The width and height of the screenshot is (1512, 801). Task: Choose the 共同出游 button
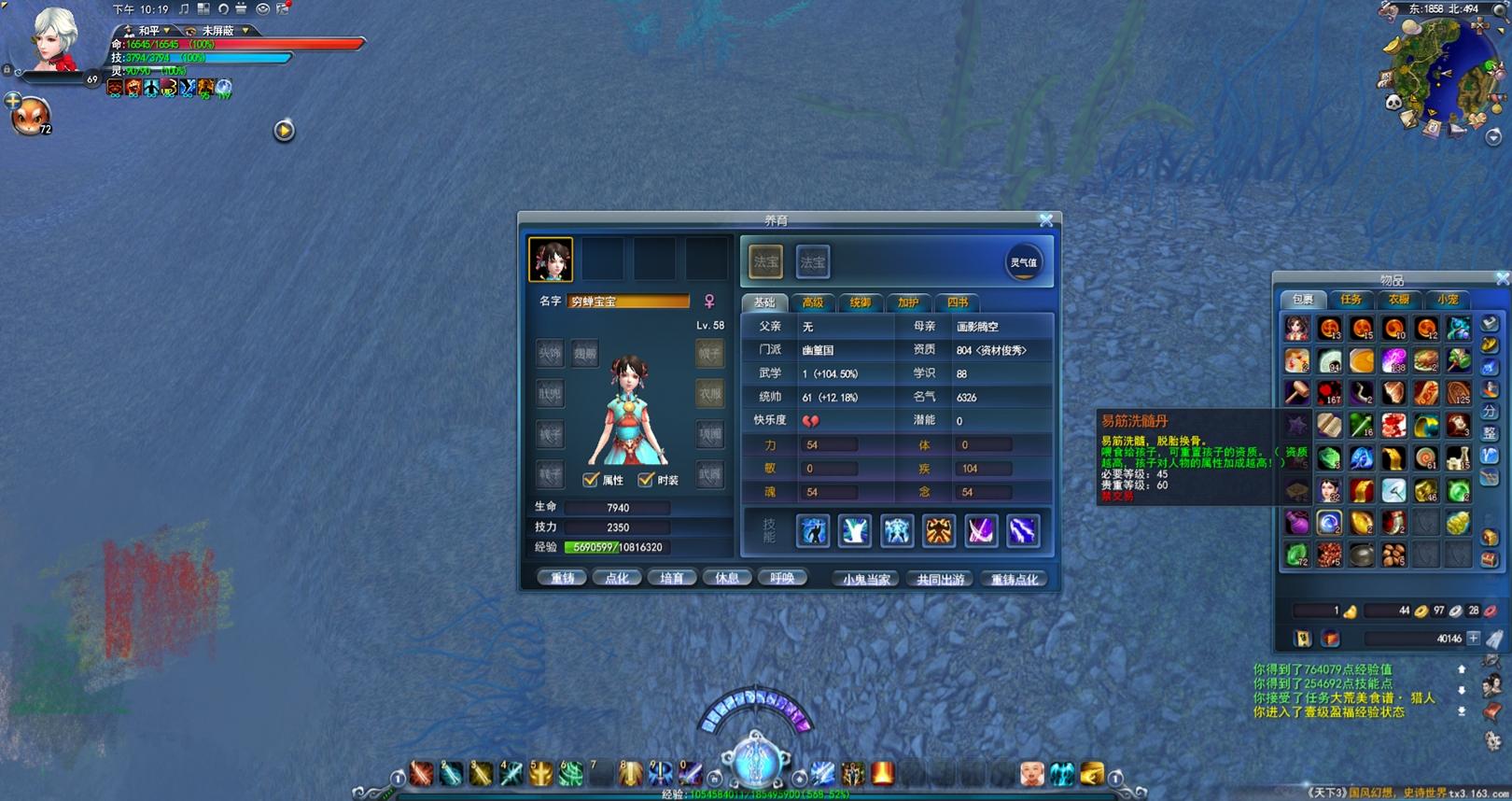(x=940, y=579)
